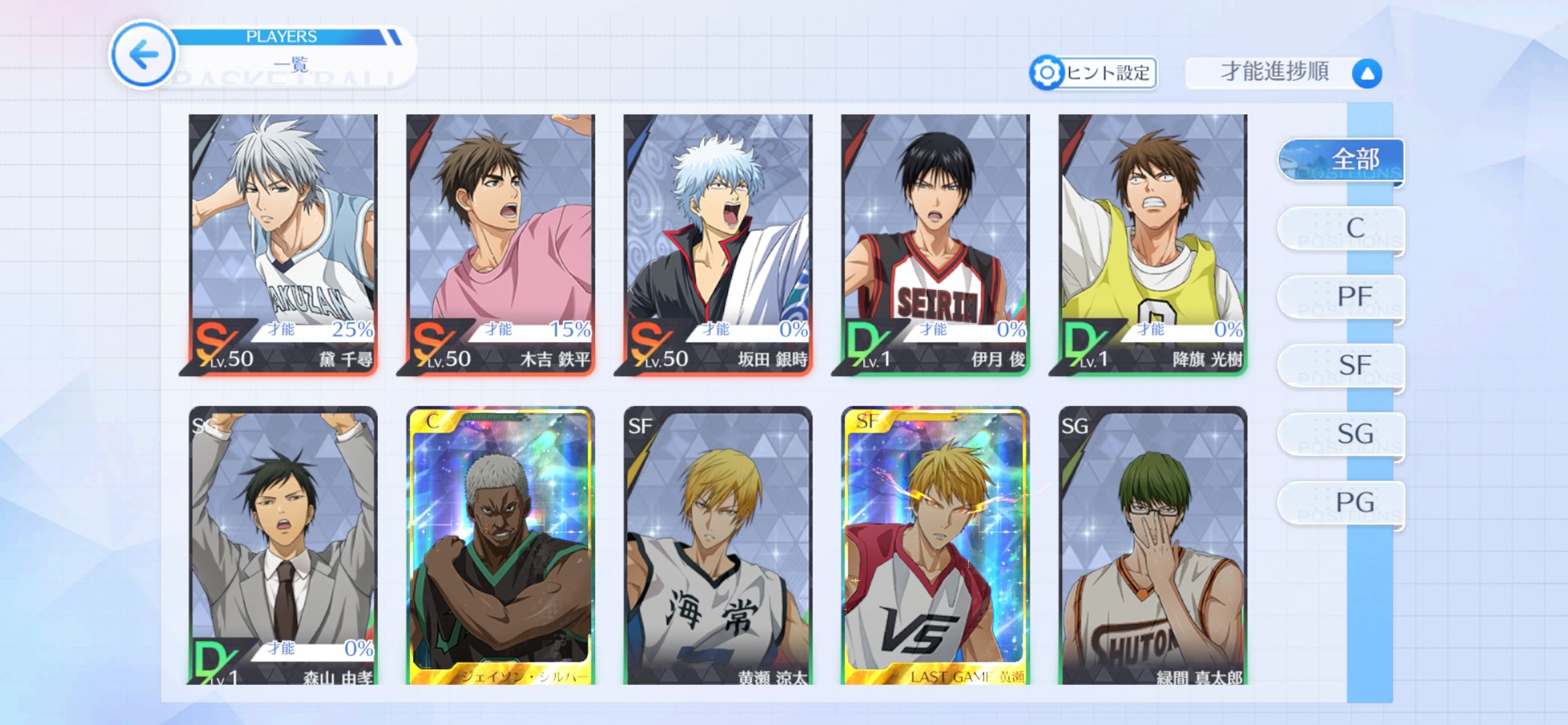Choose the SG position filter
The image size is (1568, 725).
1341,434
